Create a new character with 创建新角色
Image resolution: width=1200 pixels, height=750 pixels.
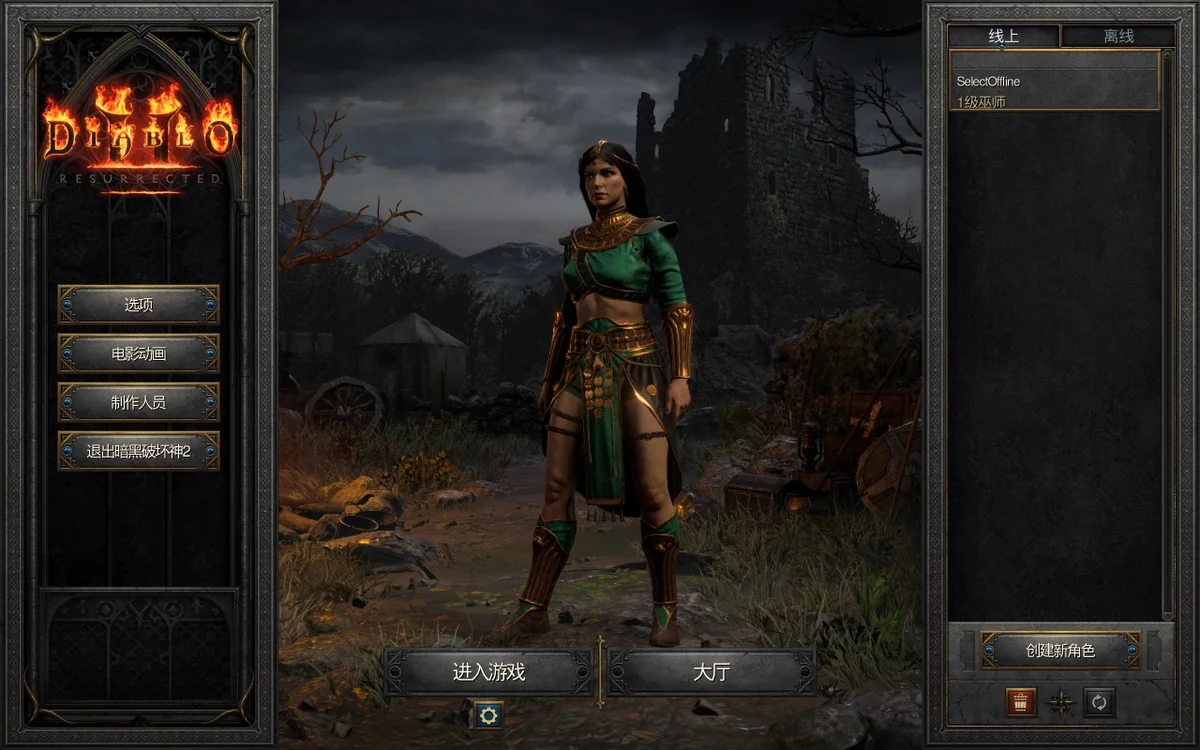1060,650
